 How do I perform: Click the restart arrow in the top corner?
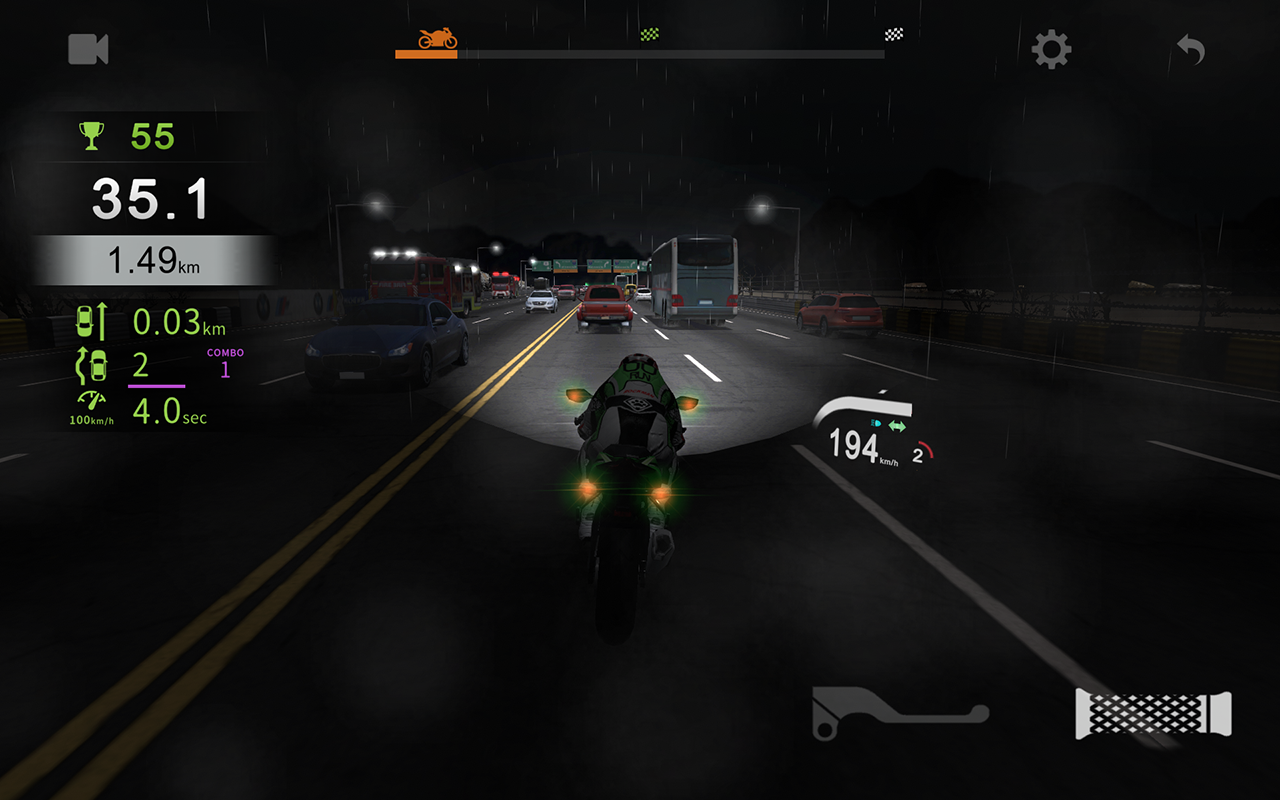click(x=1190, y=50)
